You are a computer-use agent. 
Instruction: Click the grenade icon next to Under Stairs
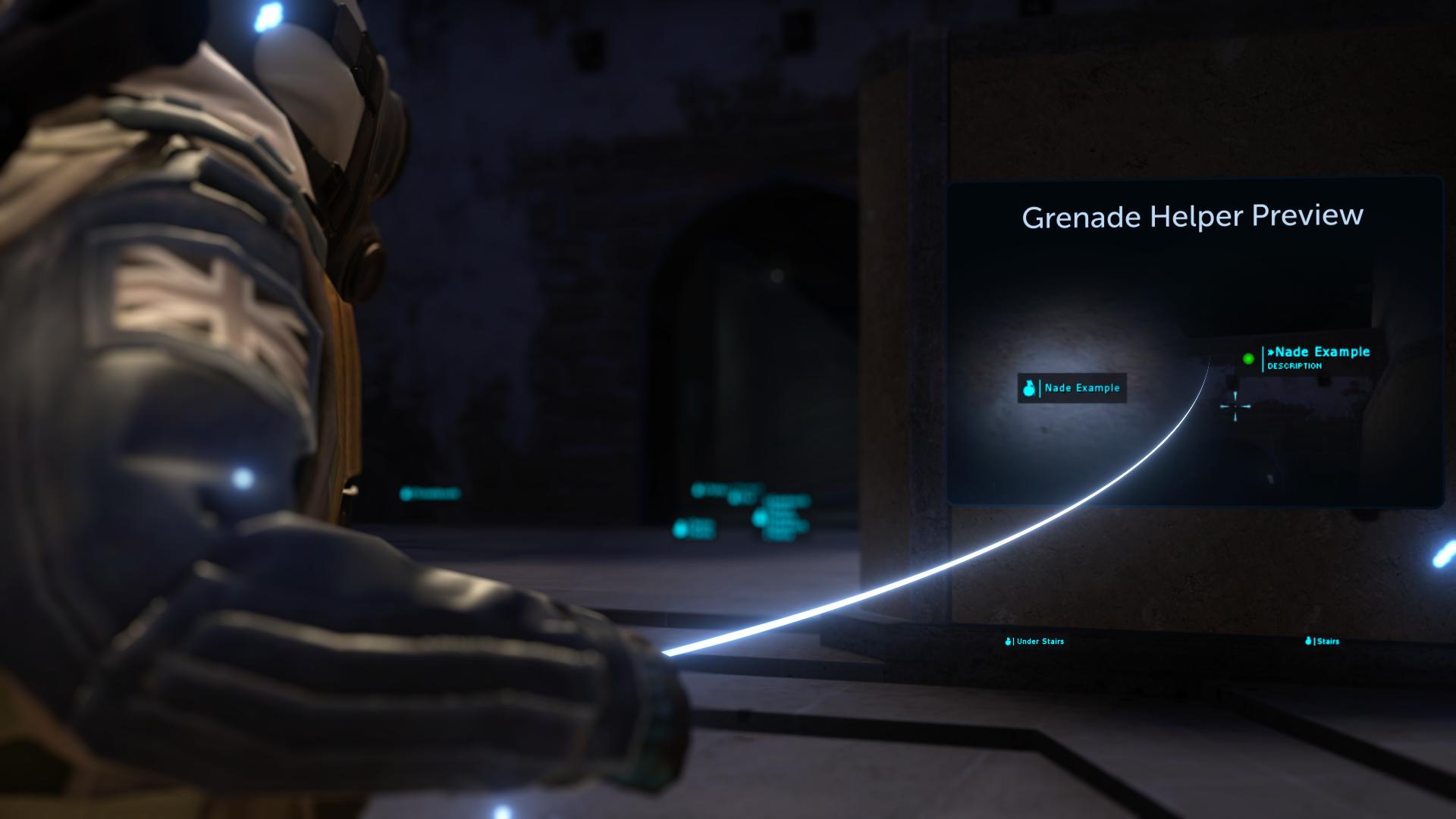coord(1007,642)
